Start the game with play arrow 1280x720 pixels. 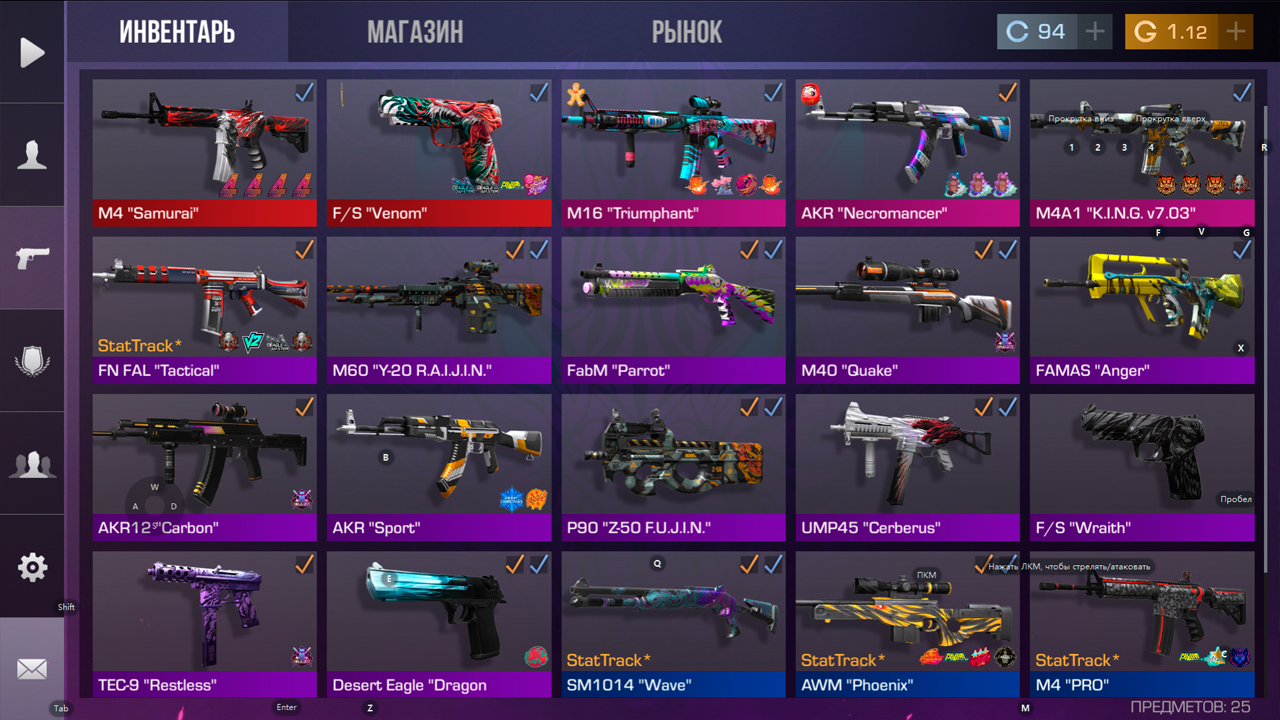tap(32, 52)
